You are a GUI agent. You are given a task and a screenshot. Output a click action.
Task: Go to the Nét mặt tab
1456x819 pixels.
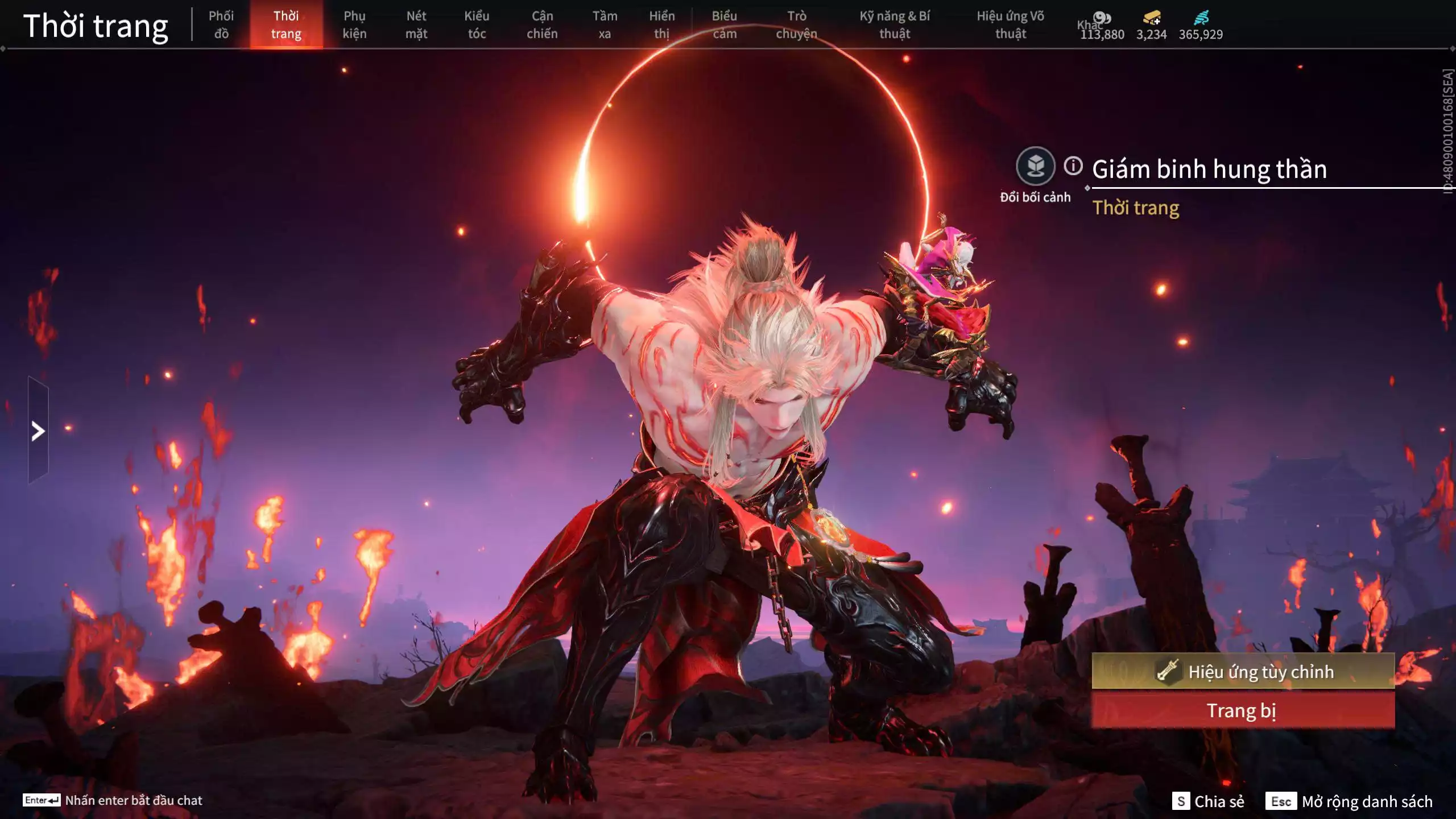tap(416, 25)
